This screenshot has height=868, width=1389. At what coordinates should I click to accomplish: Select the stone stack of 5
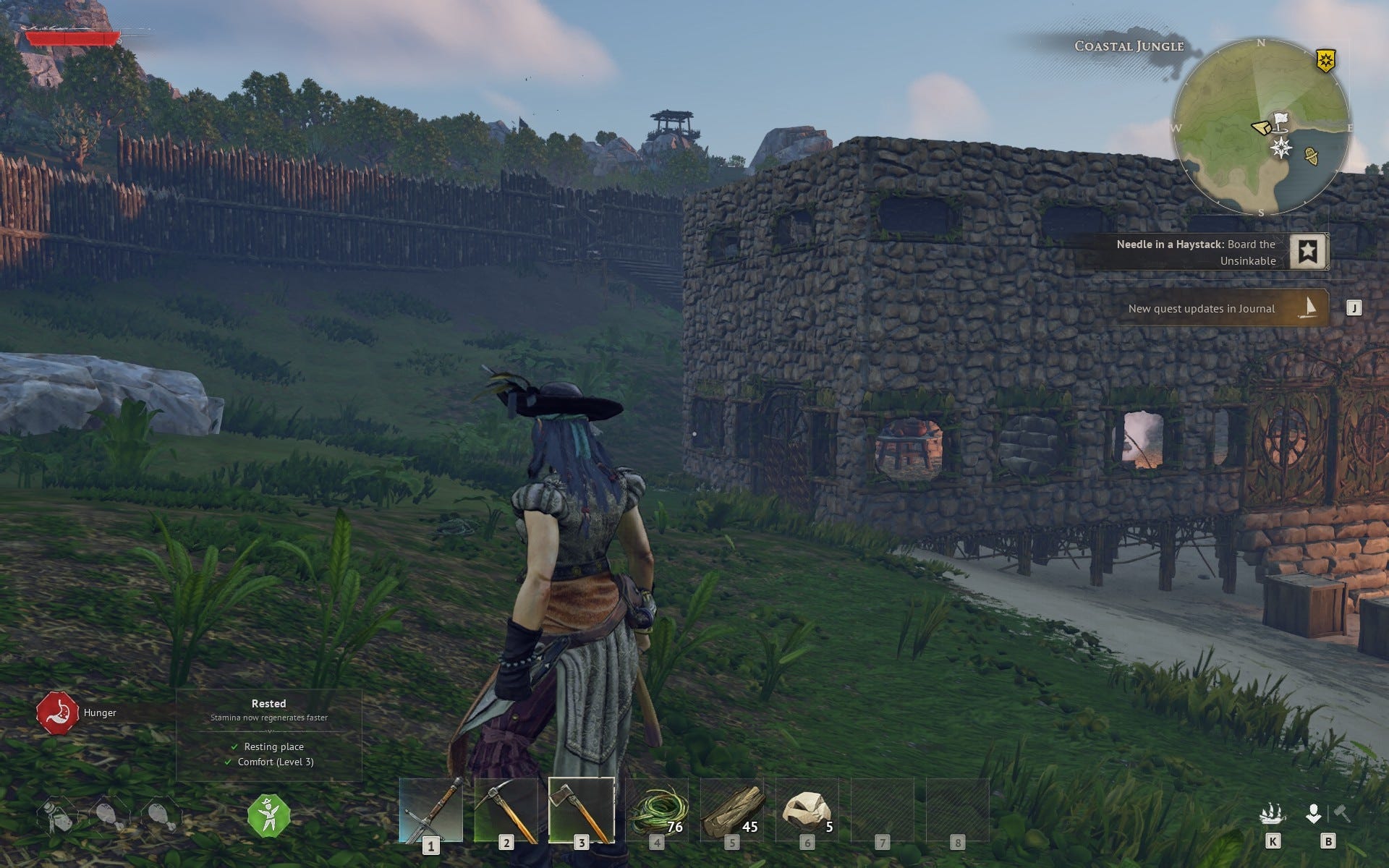(x=807, y=810)
